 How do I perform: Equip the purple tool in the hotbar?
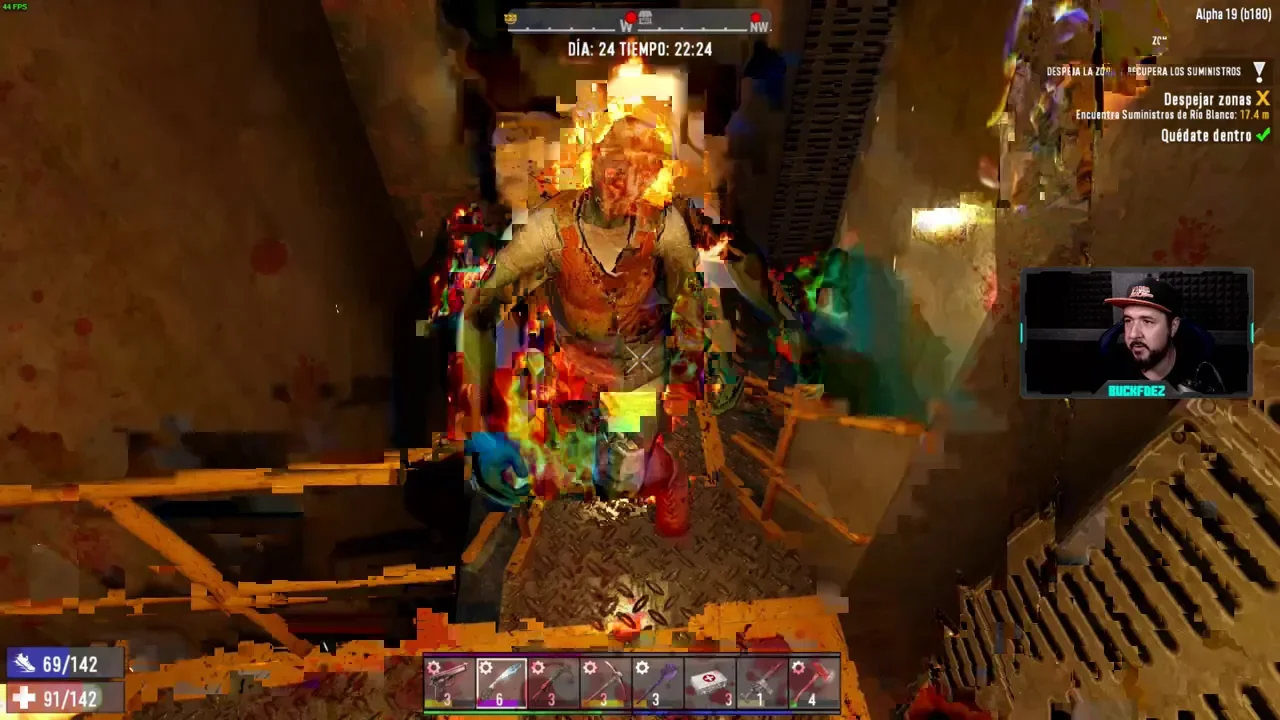657,683
